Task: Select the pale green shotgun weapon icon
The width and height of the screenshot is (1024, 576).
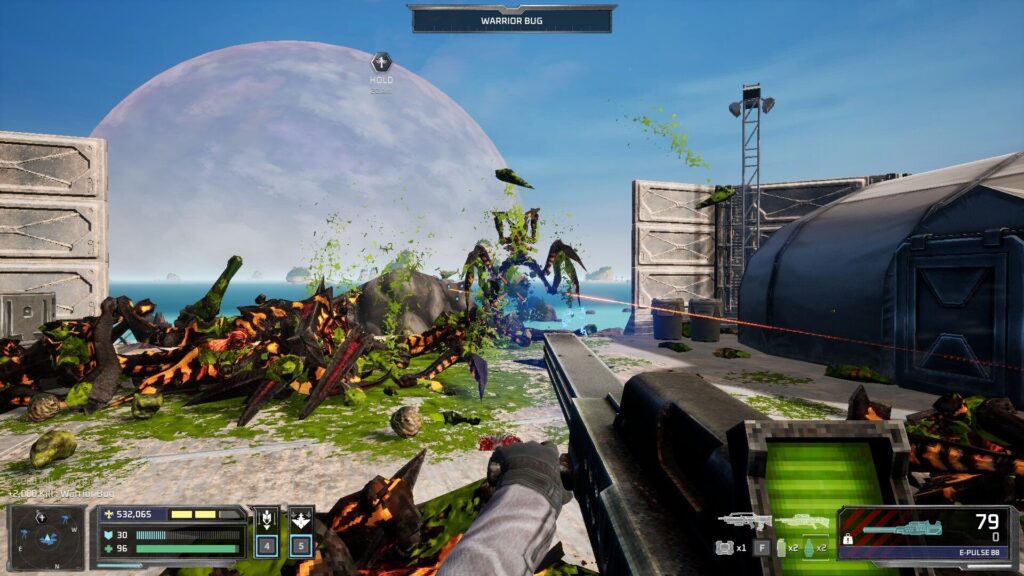Action: (x=802, y=521)
